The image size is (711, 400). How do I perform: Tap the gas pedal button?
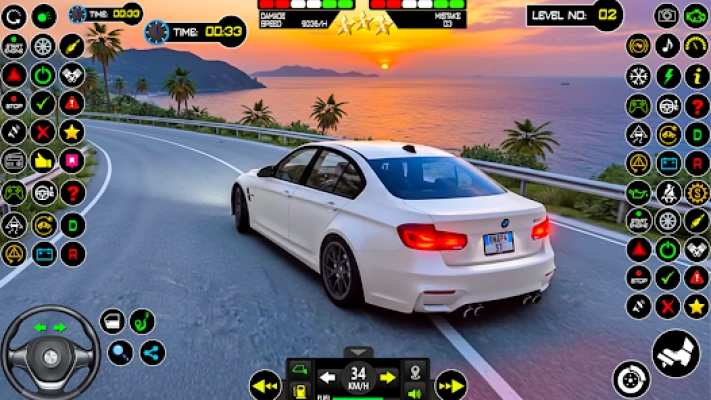pos(676,353)
